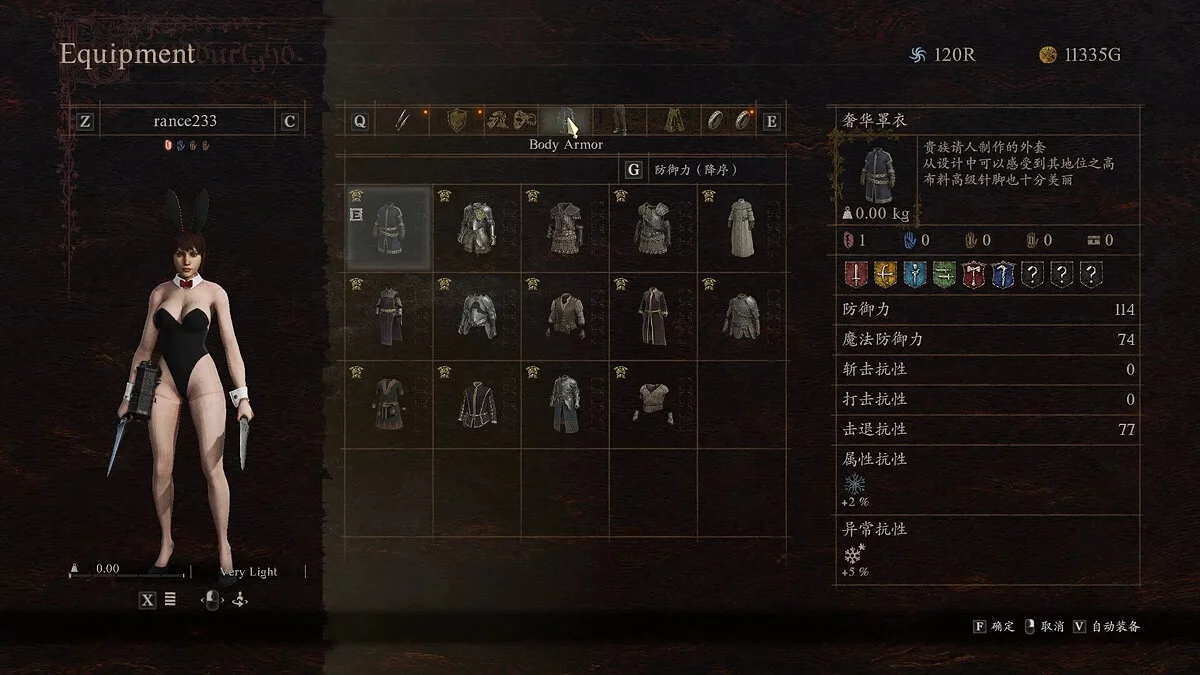Select the Body Armor tab
1200x675 pixels.
point(566,121)
